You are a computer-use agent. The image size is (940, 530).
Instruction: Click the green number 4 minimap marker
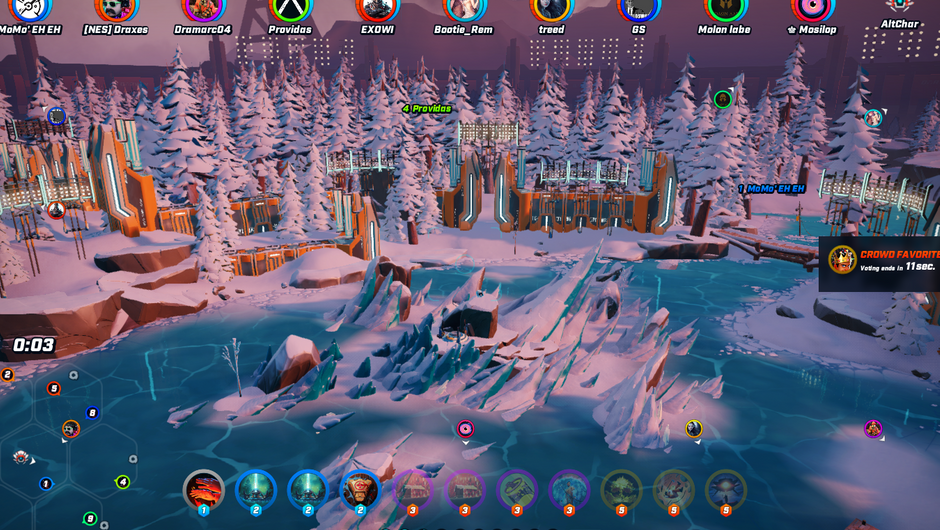point(123,482)
